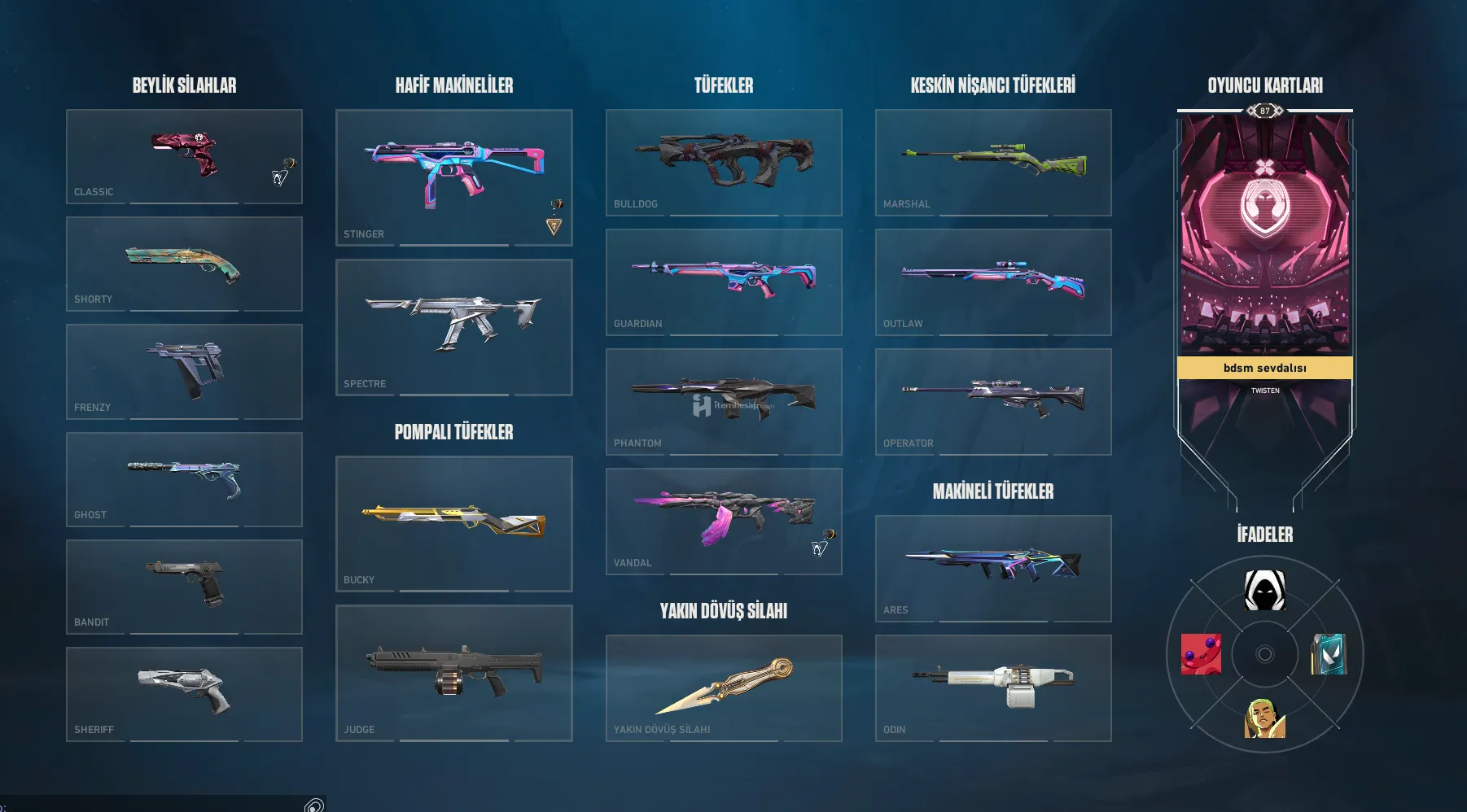The image size is (1467, 812).
Task: Select the Classic sidearm slot
Action: tap(184, 156)
